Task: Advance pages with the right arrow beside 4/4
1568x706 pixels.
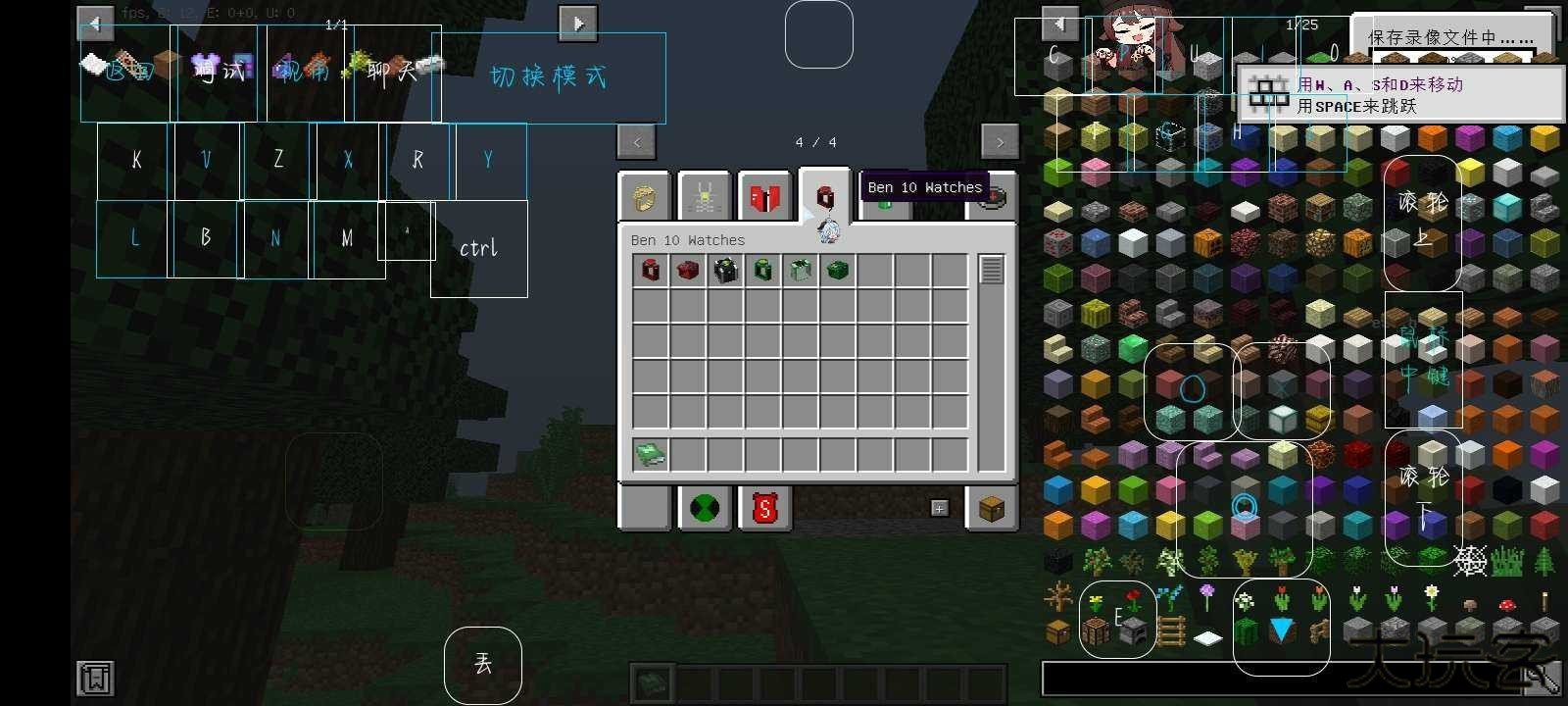Action: pyautogui.click(x=1001, y=141)
